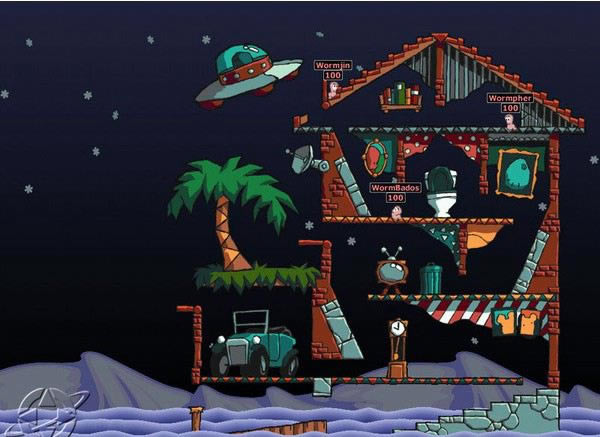Select the worm named Wormpher
Image resolution: width=600 pixels, height=437 pixels.
[510, 122]
